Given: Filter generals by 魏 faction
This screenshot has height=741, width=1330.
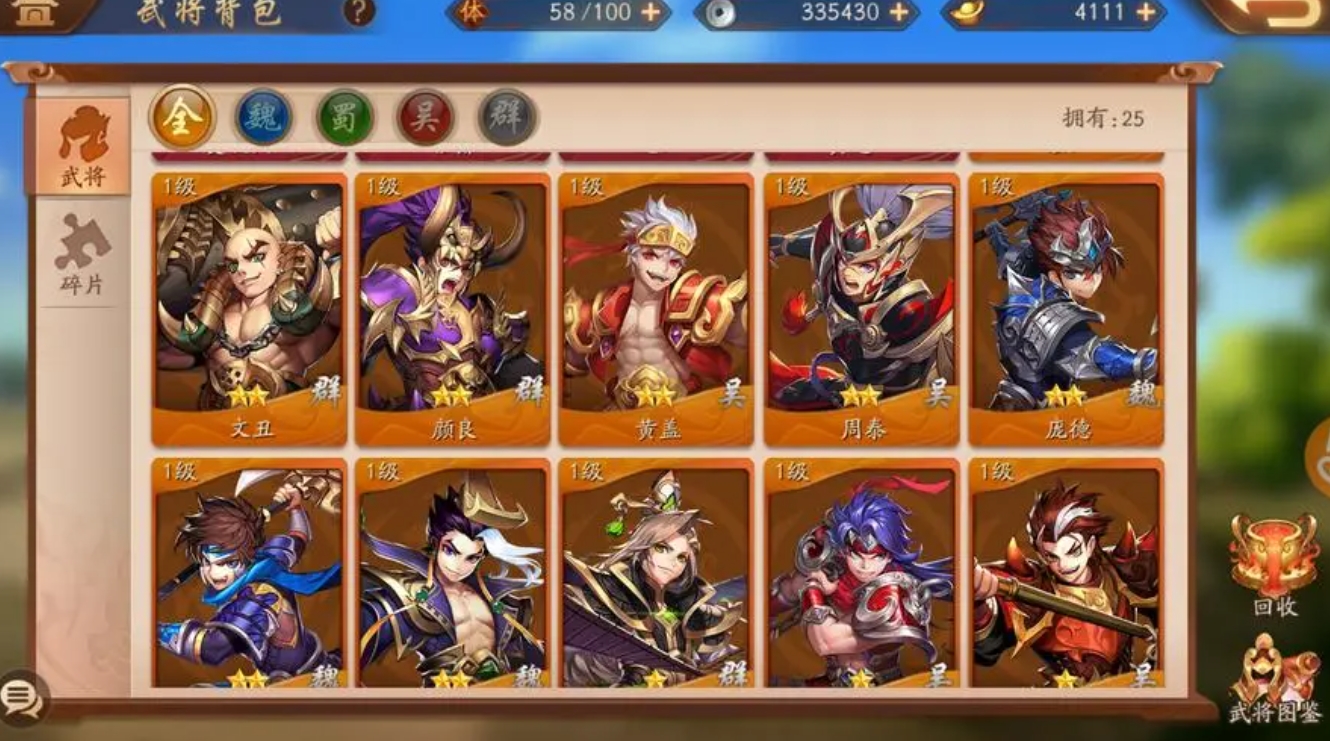Looking at the screenshot, I should pyautogui.click(x=263, y=118).
